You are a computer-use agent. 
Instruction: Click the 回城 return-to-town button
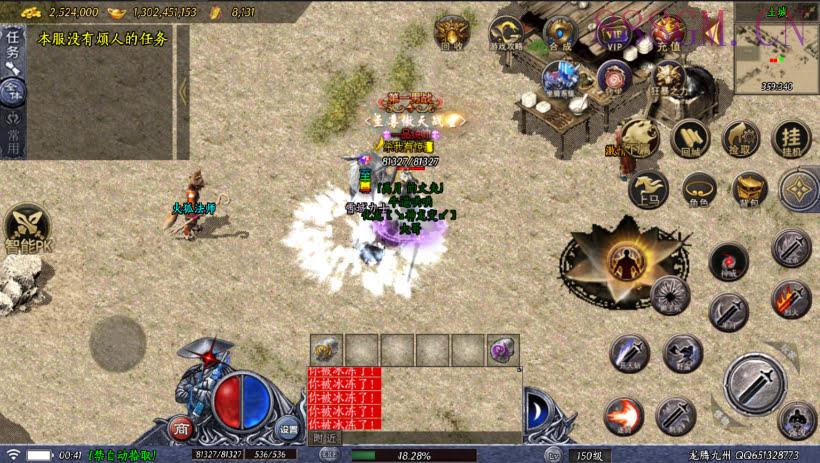(x=690, y=139)
